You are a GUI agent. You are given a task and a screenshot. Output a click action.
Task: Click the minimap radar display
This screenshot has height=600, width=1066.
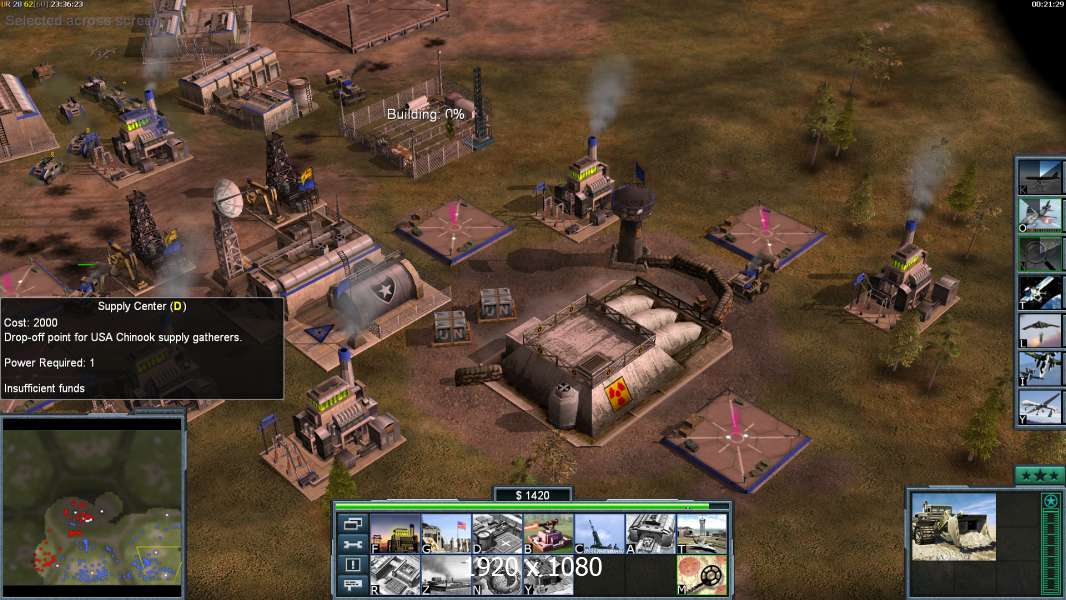[93, 506]
